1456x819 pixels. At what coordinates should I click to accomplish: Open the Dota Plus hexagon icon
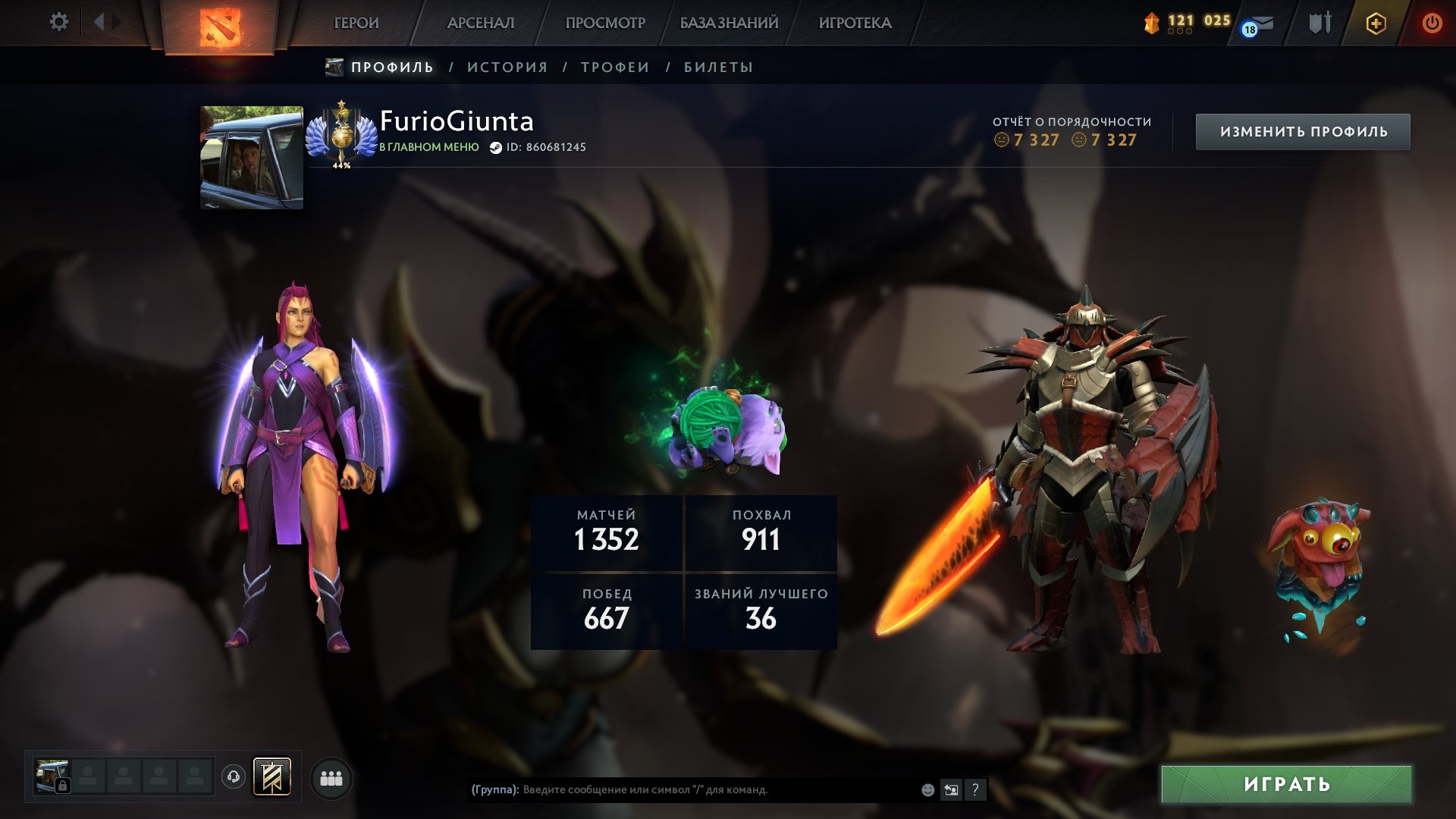coord(1376,23)
